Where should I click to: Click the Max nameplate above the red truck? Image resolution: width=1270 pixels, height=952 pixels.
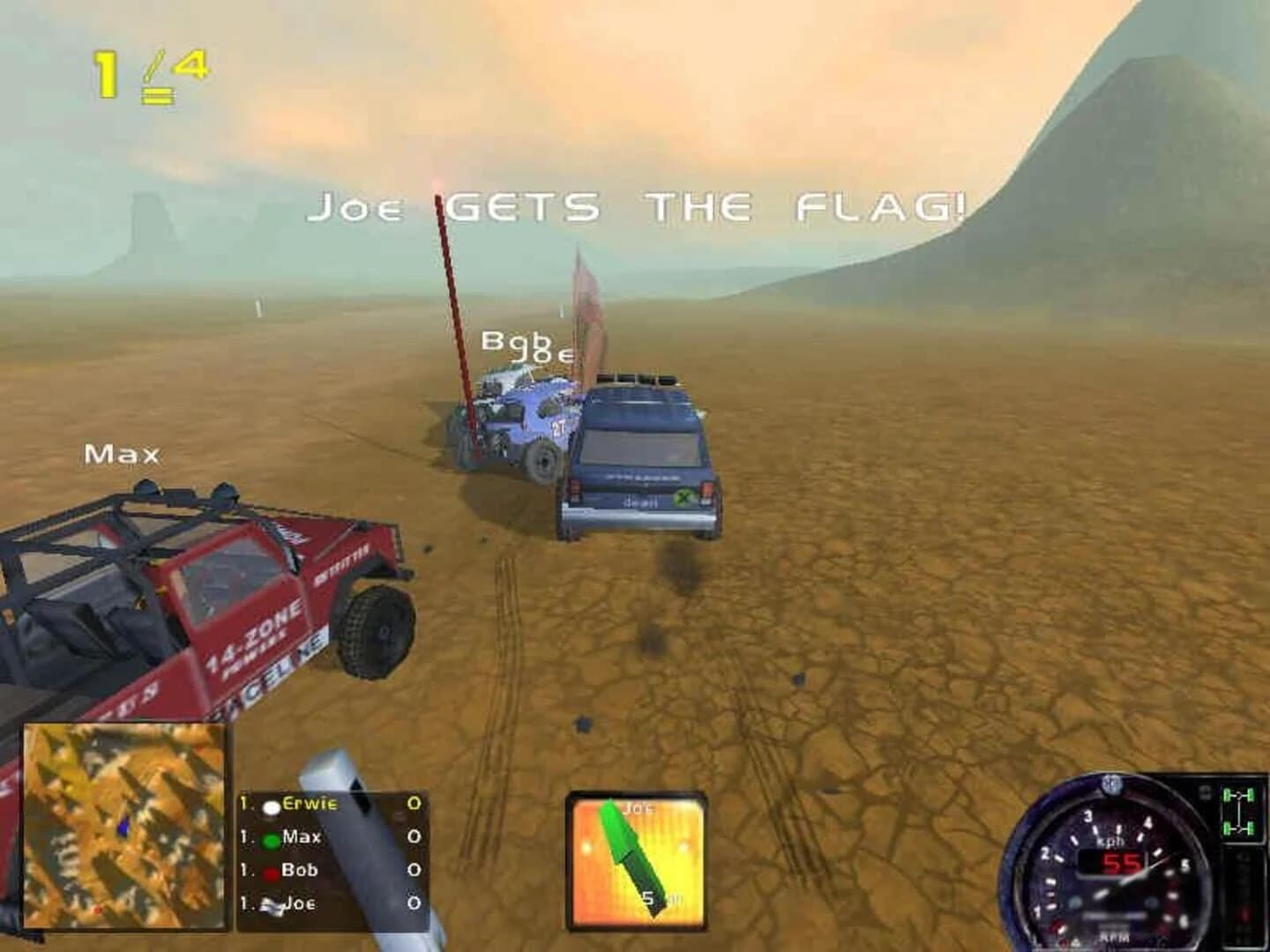point(121,453)
